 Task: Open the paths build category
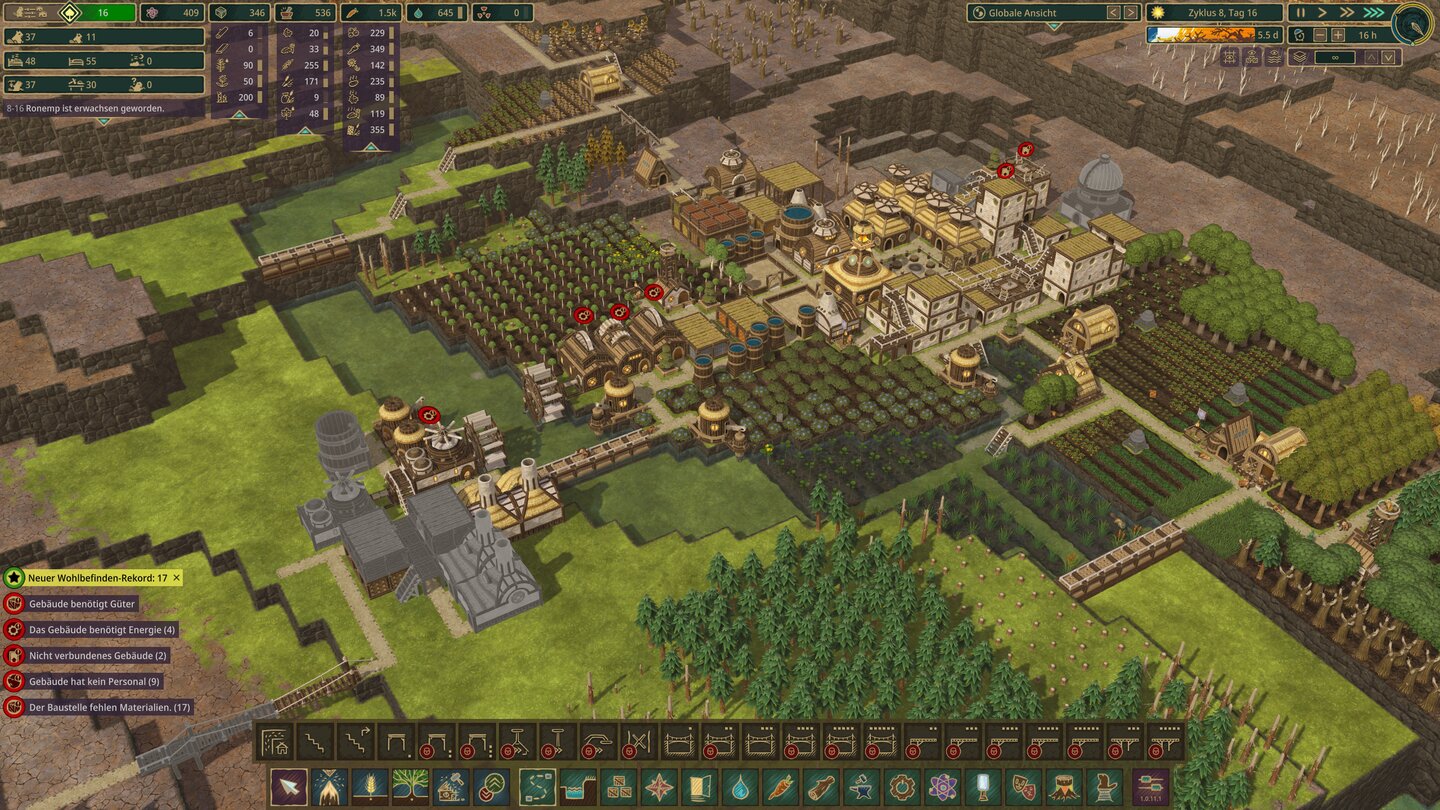[x=538, y=785]
